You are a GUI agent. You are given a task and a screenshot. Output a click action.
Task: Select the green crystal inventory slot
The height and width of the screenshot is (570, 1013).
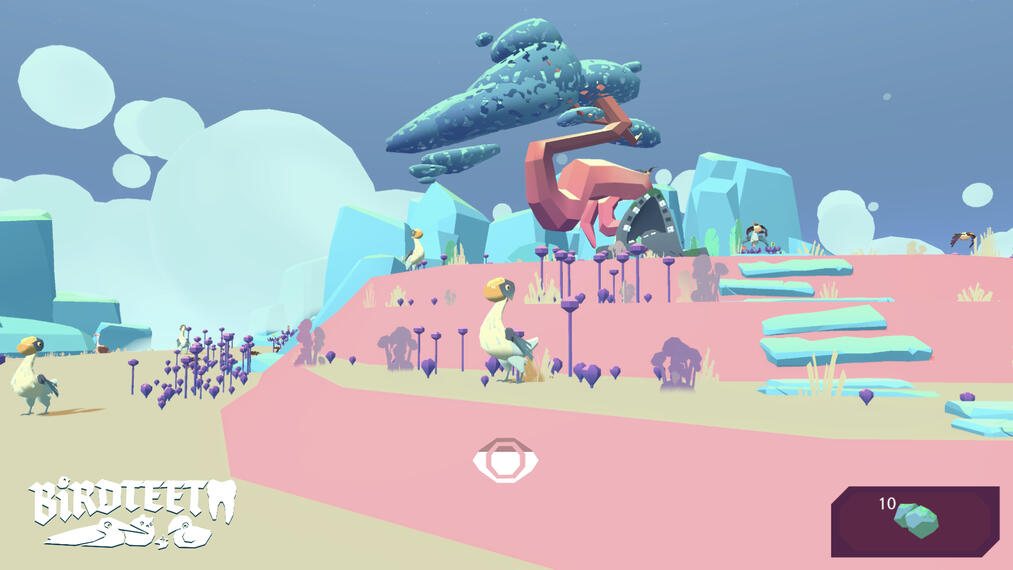click(x=915, y=521)
